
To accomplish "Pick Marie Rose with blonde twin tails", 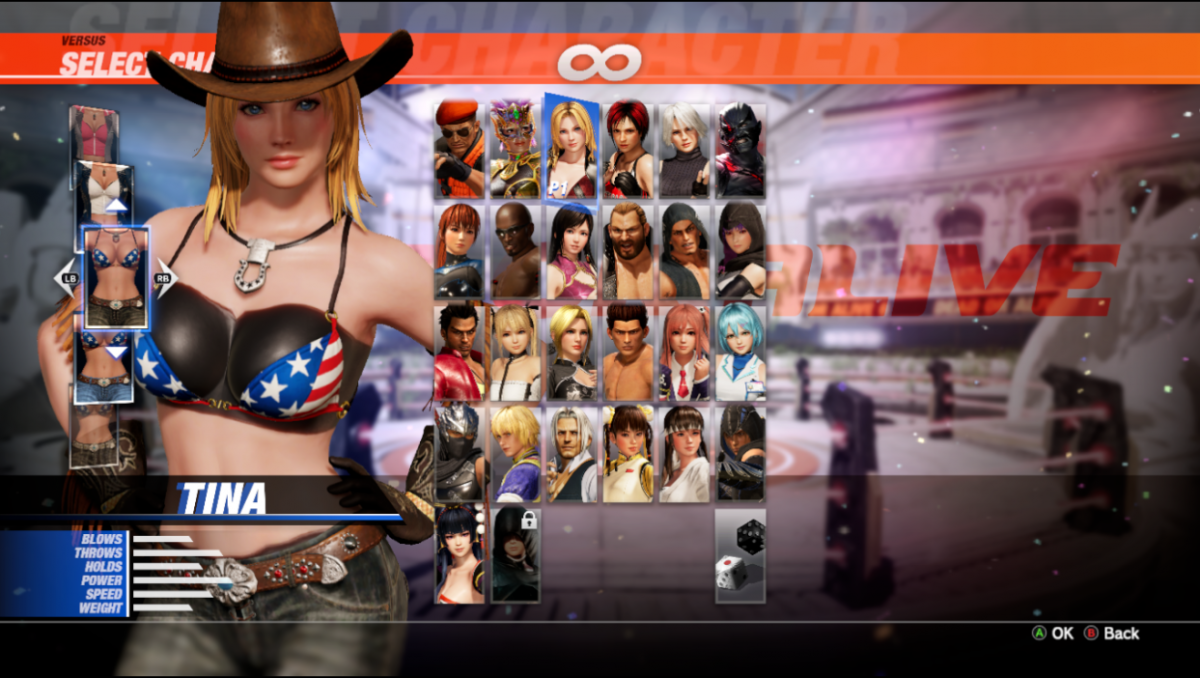I will (x=515, y=352).
